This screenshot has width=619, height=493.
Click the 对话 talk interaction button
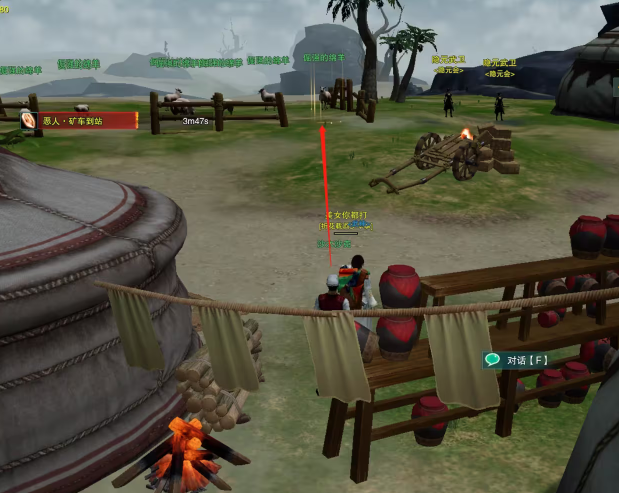click(x=515, y=359)
